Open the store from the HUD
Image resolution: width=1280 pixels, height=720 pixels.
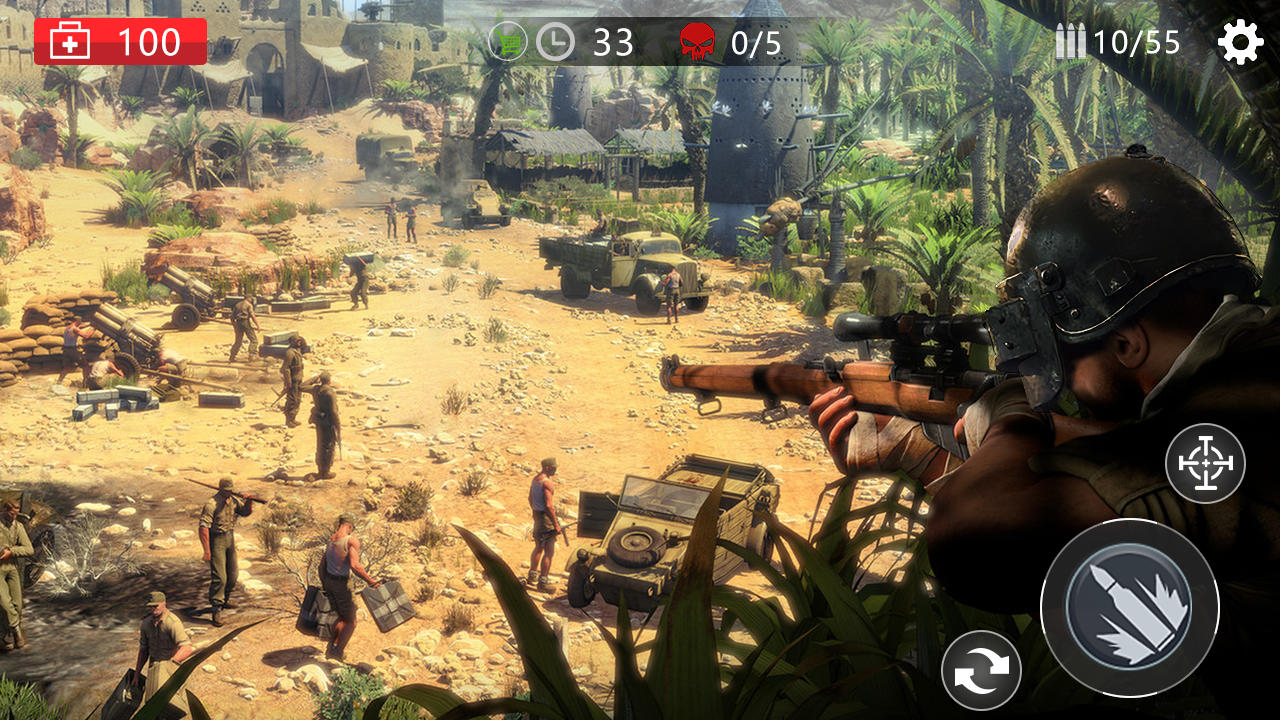click(x=510, y=42)
